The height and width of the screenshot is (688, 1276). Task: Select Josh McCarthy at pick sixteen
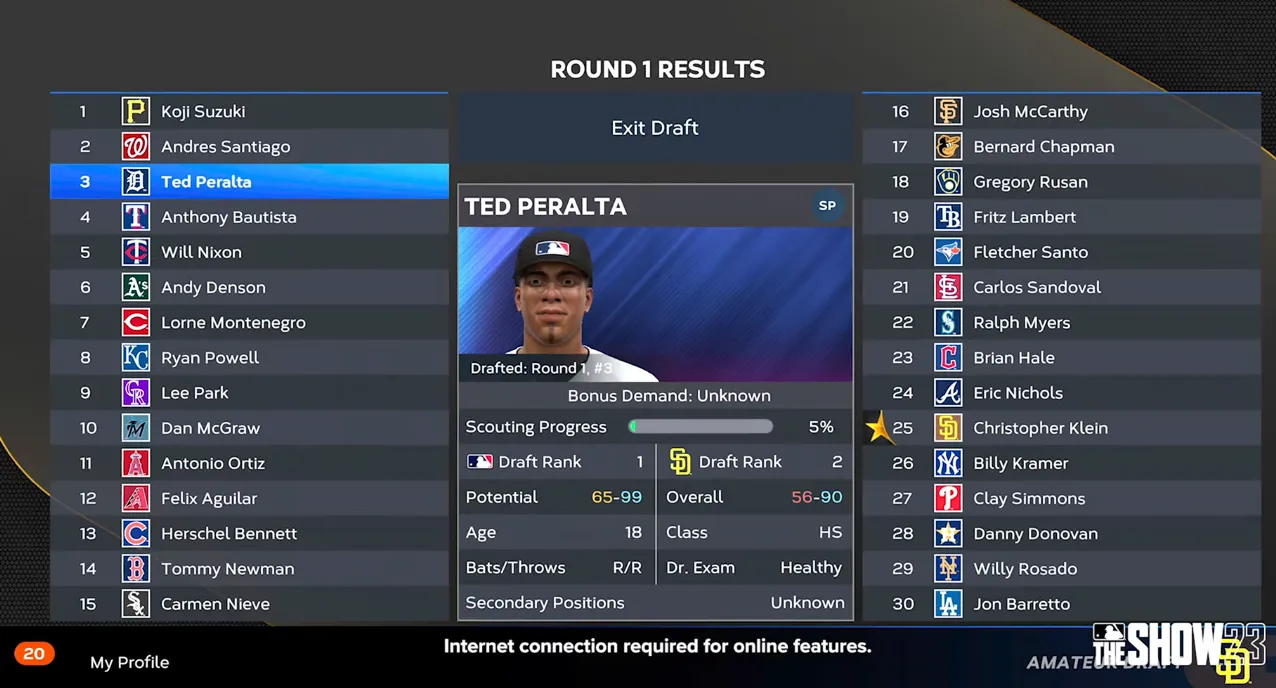click(x=1060, y=111)
